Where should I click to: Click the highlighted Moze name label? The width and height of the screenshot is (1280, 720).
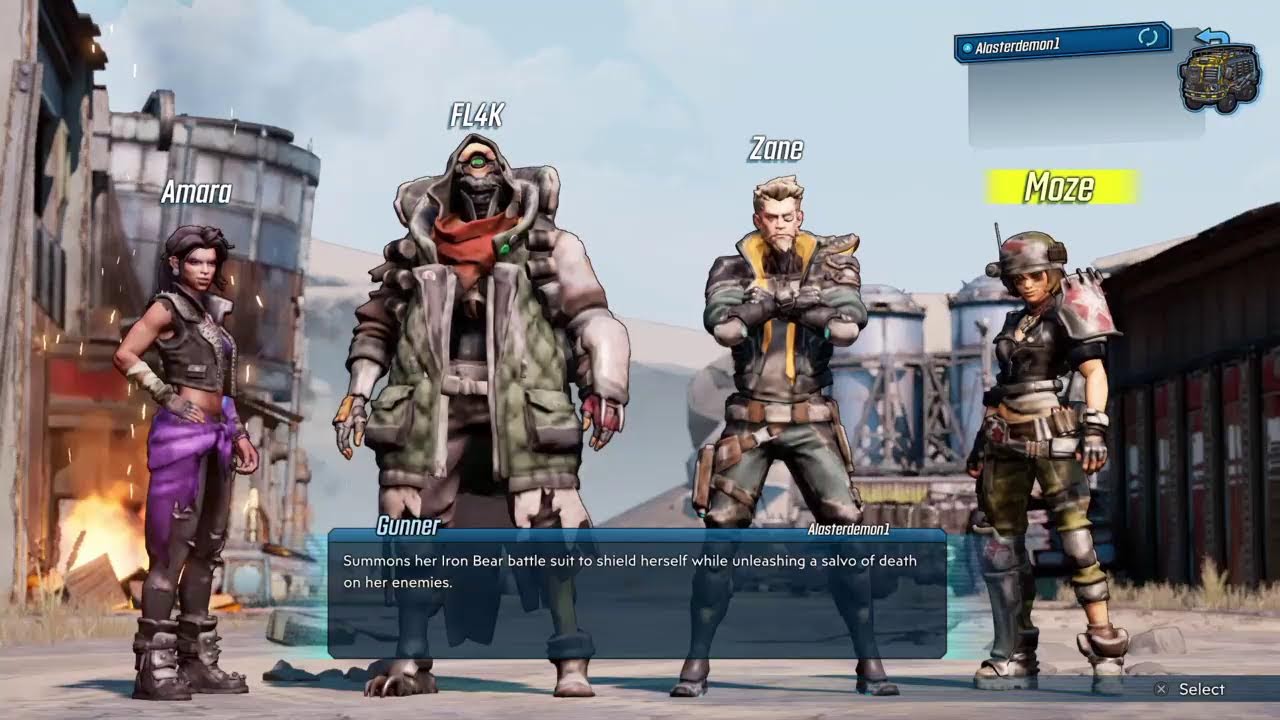pos(1060,187)
